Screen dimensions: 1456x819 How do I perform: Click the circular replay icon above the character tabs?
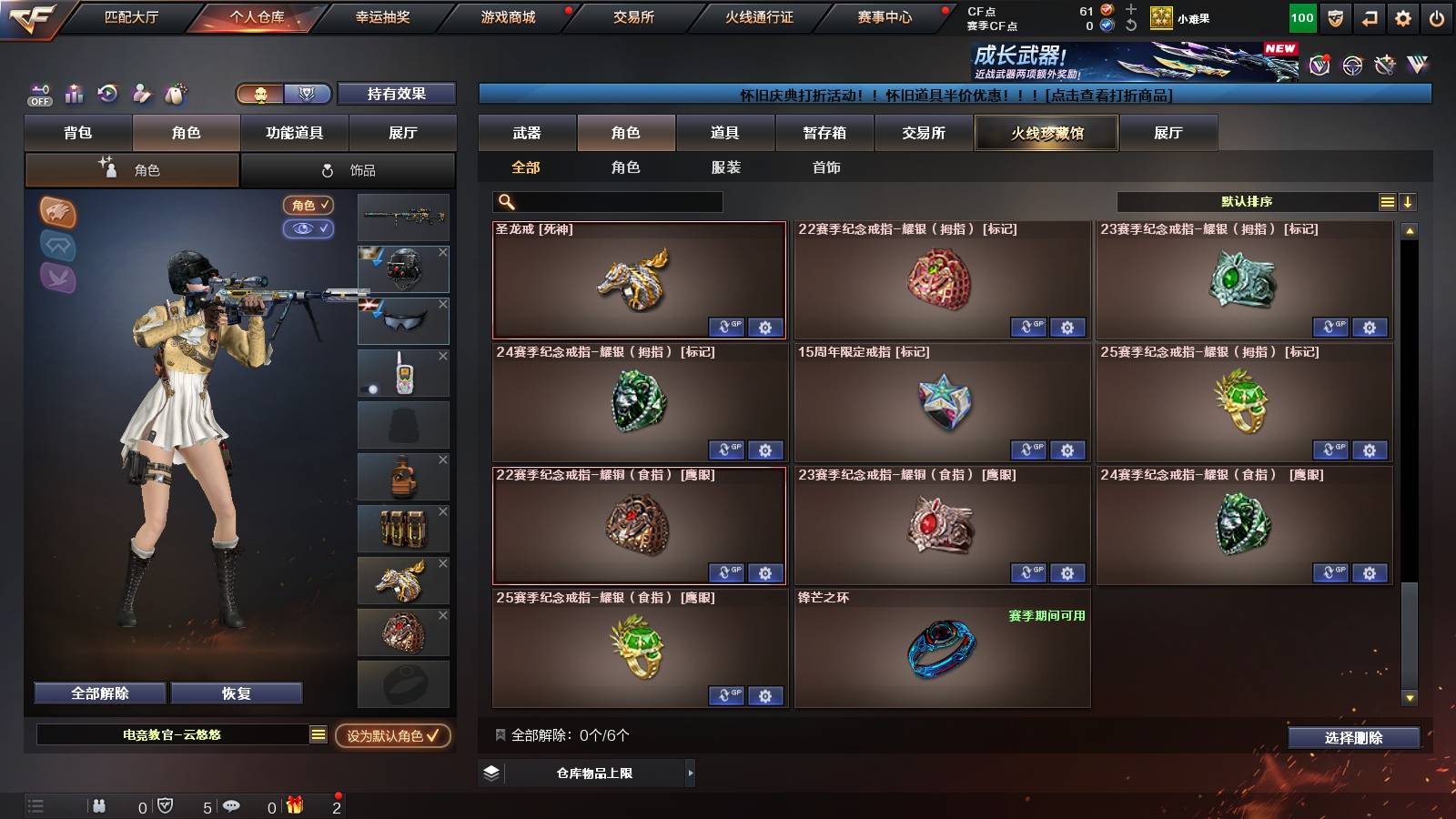pyautogui.click(x=108, y=94)
